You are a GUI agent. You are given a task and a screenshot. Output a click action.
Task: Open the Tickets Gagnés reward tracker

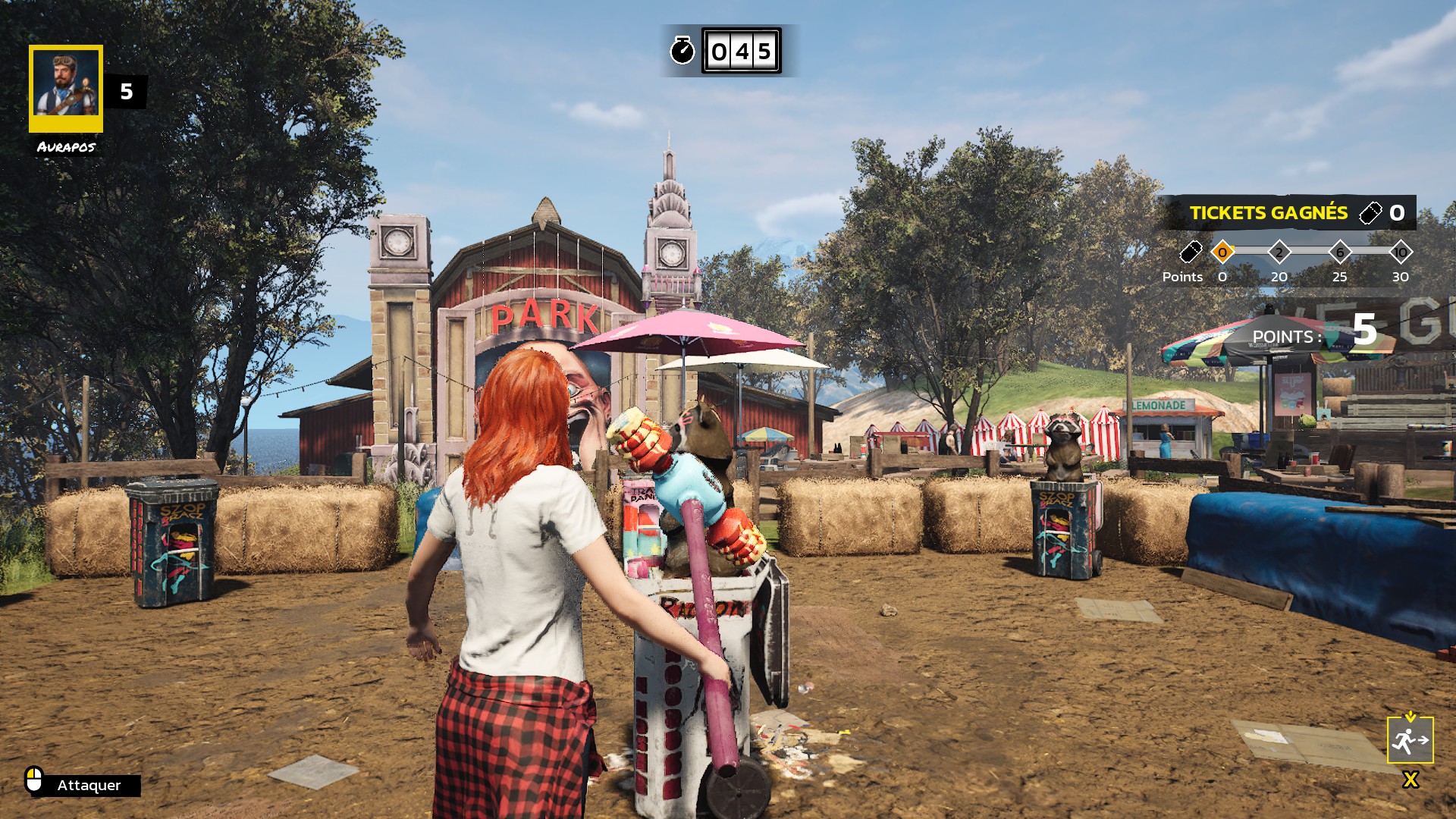[x=1287, y=213]
